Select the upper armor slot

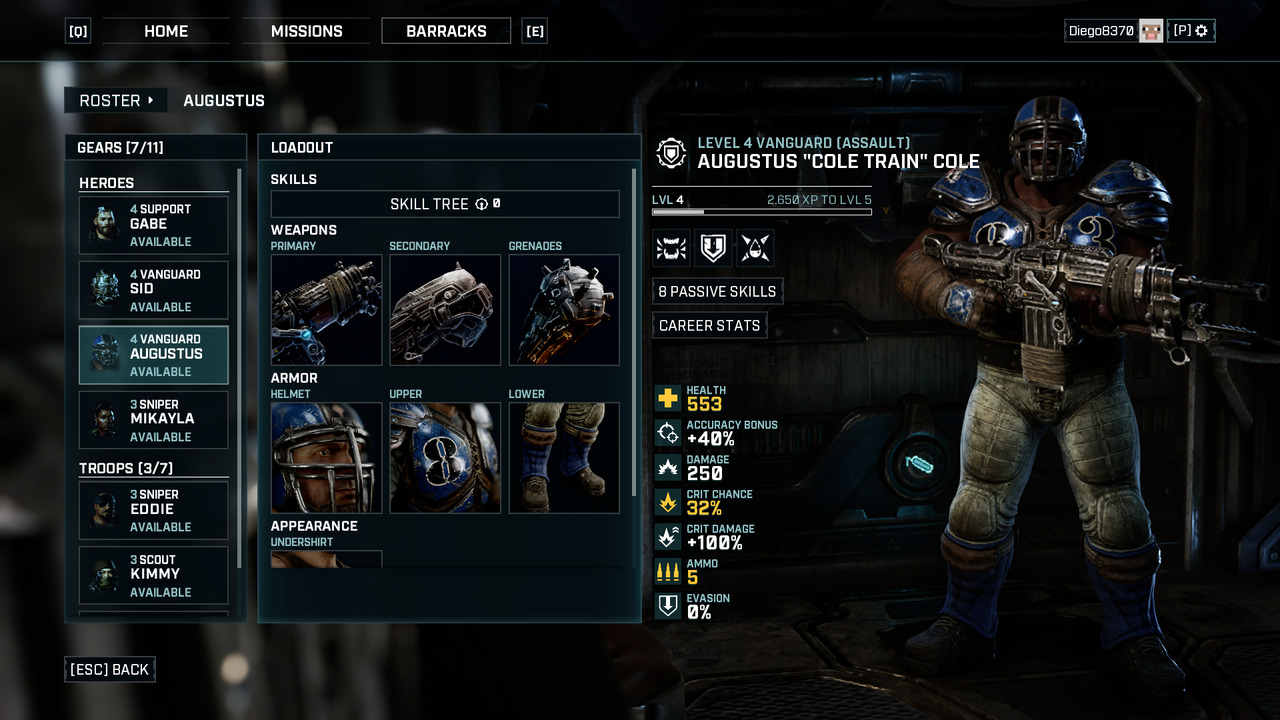[x=445, y=458]
